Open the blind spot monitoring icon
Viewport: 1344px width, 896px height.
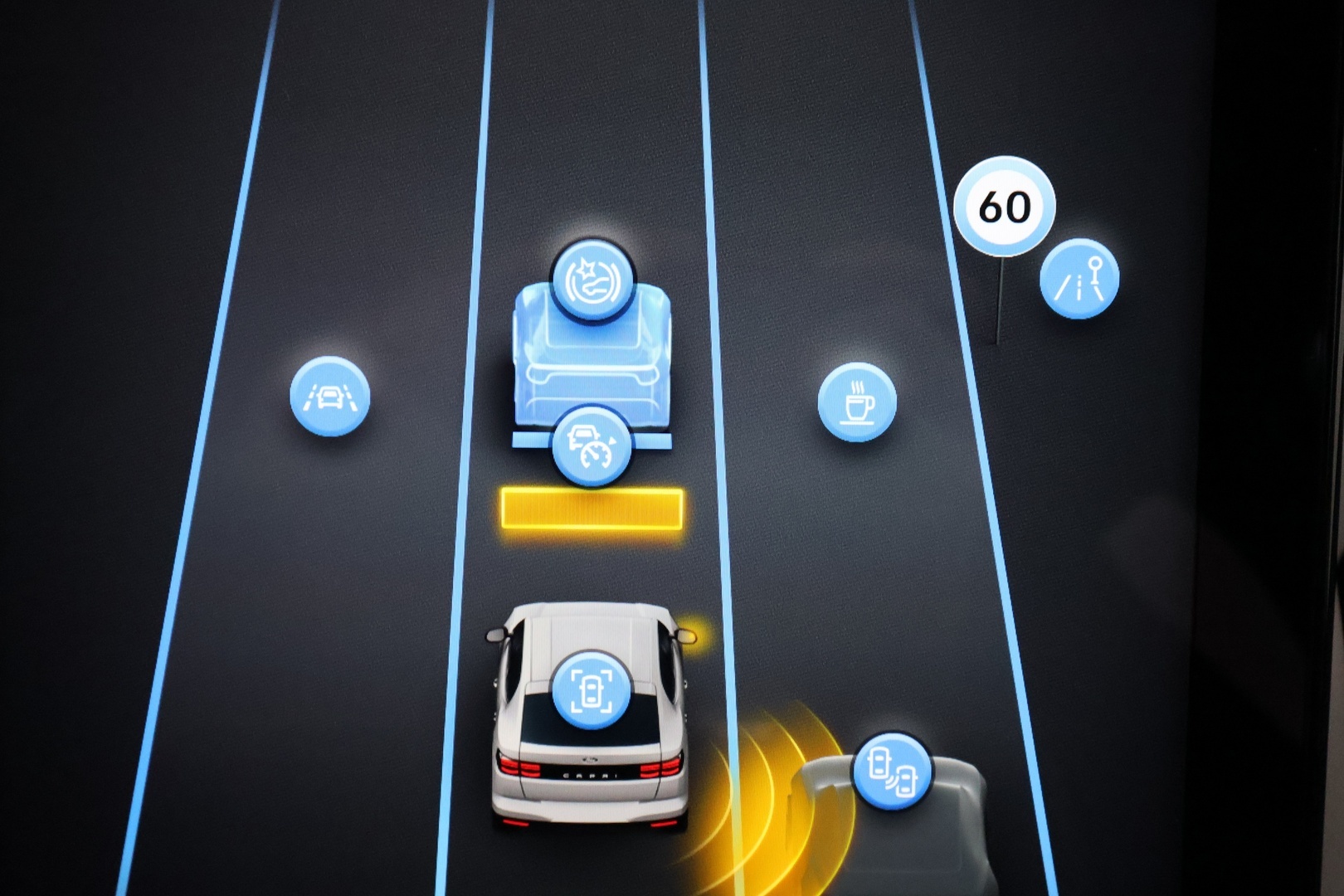click(x=892, y=772)
